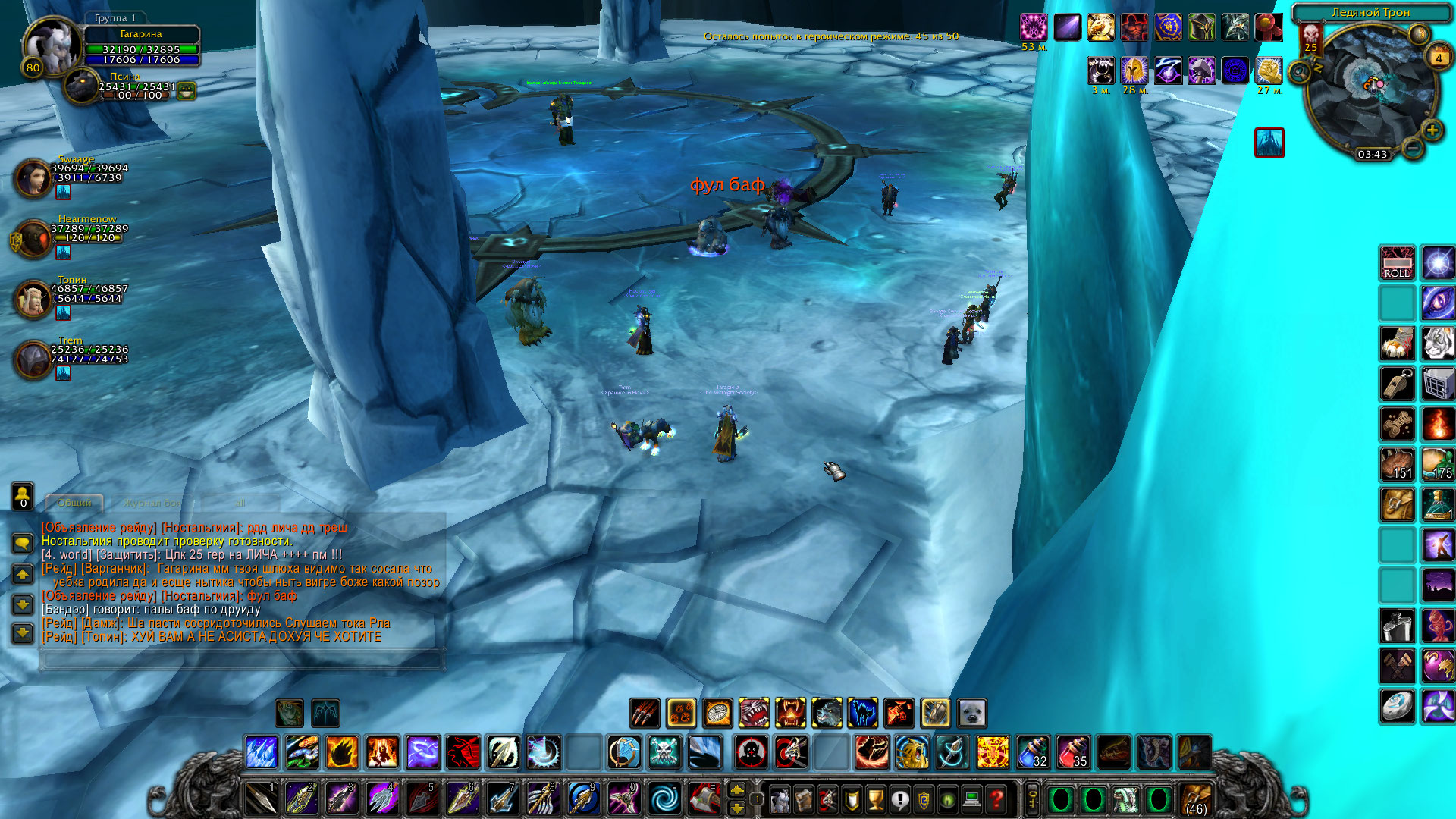Select party member Swaage's frame
This screenshot has height=819, width=1456.
pos(33,178)
